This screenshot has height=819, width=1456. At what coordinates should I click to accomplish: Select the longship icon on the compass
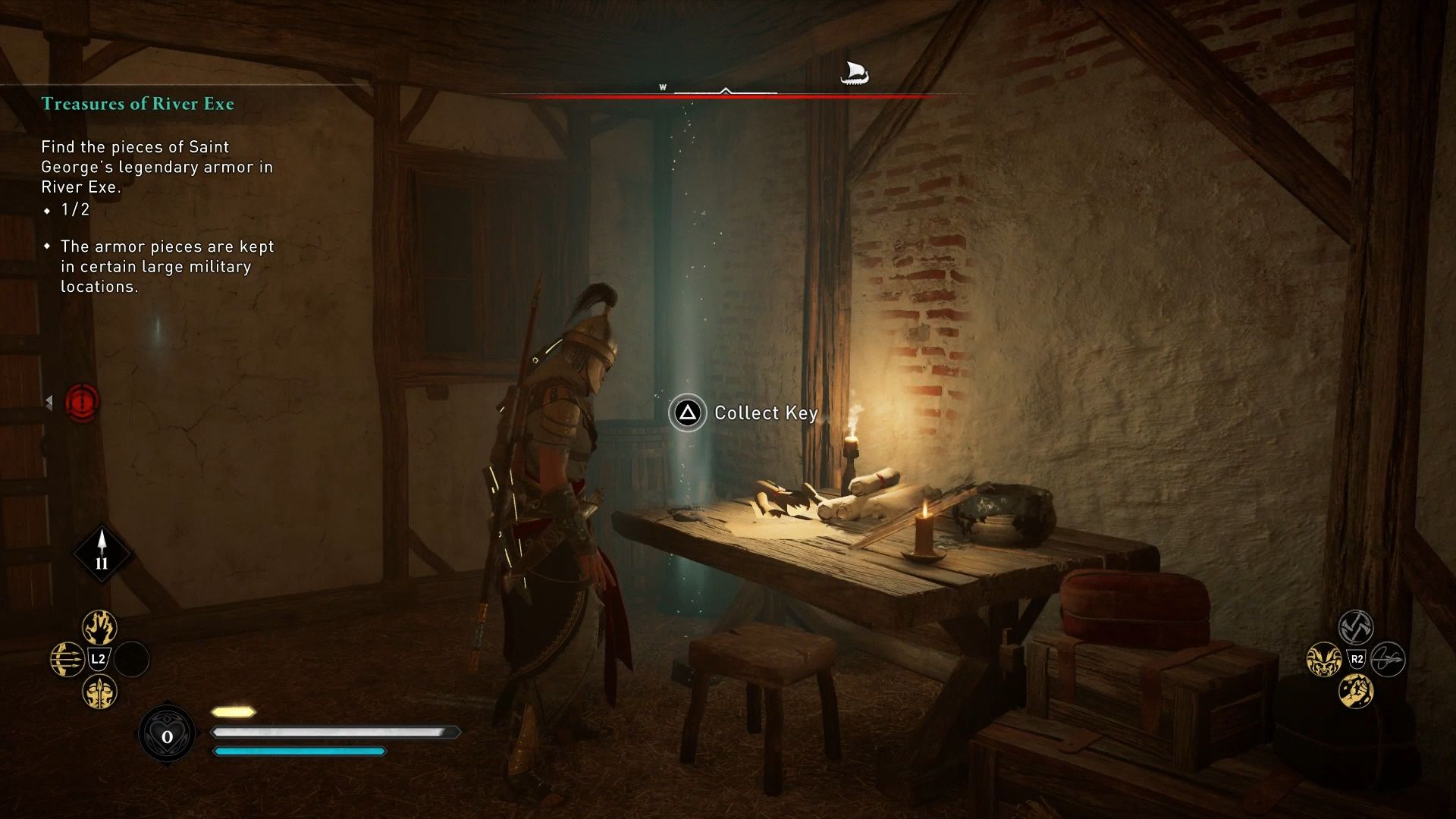coord(855,74)
